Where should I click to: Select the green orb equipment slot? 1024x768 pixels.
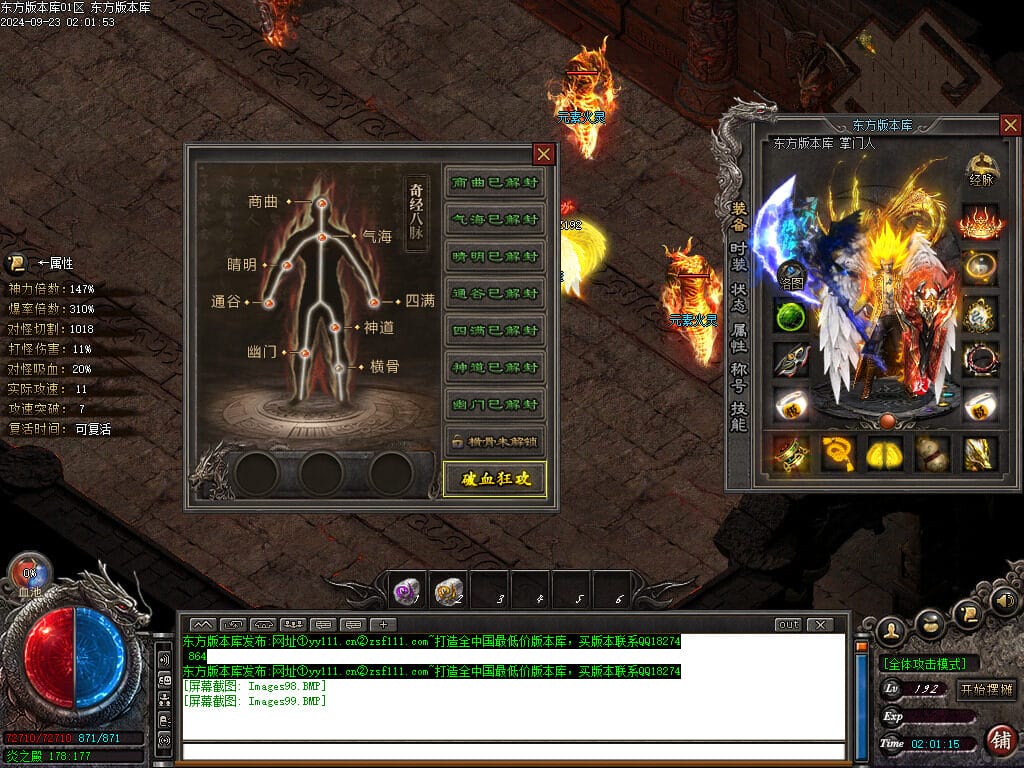tap(790, 316)
